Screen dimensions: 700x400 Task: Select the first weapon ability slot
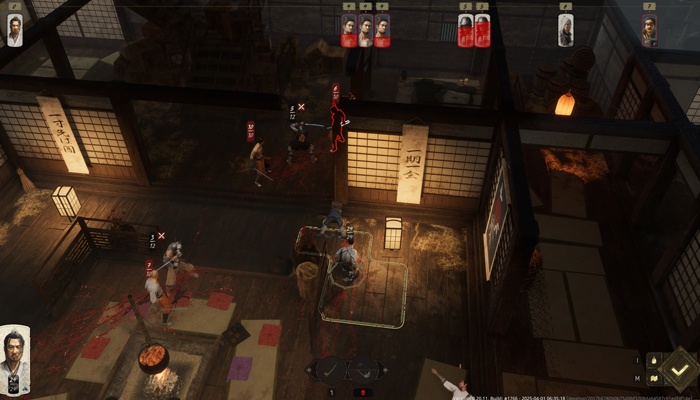point(330,369)
